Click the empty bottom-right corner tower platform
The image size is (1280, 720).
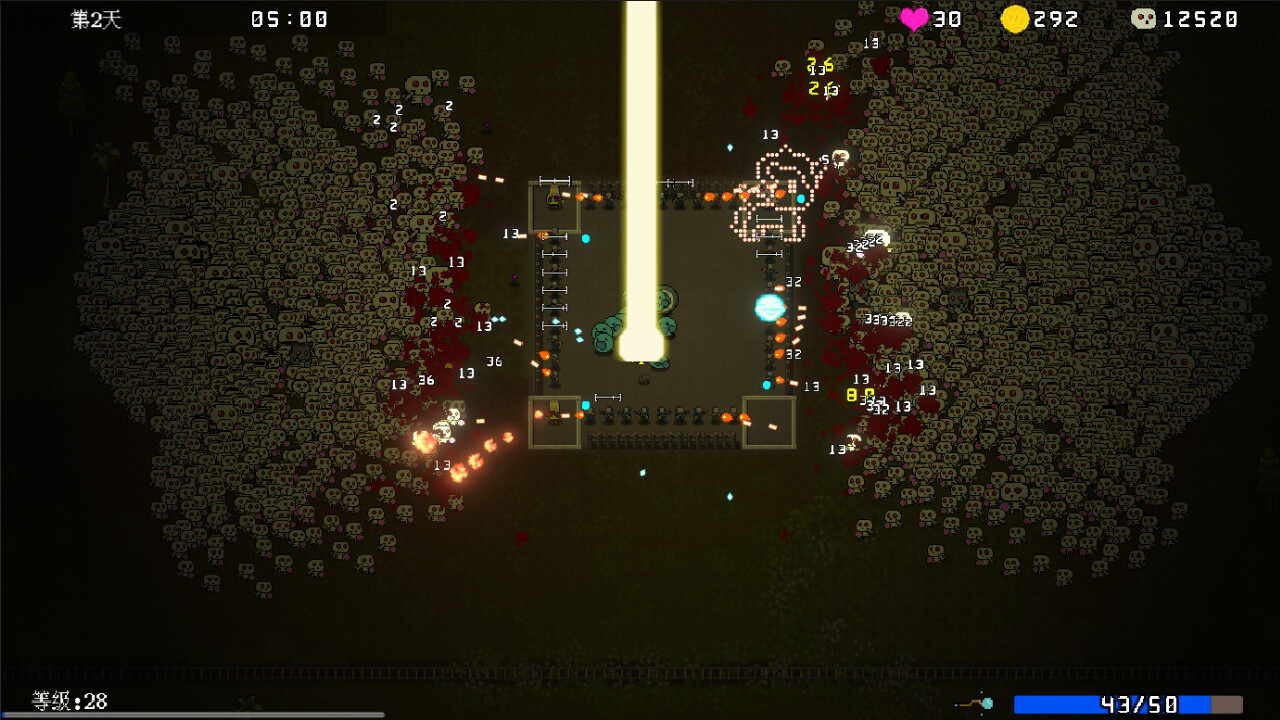click(769, 420)
